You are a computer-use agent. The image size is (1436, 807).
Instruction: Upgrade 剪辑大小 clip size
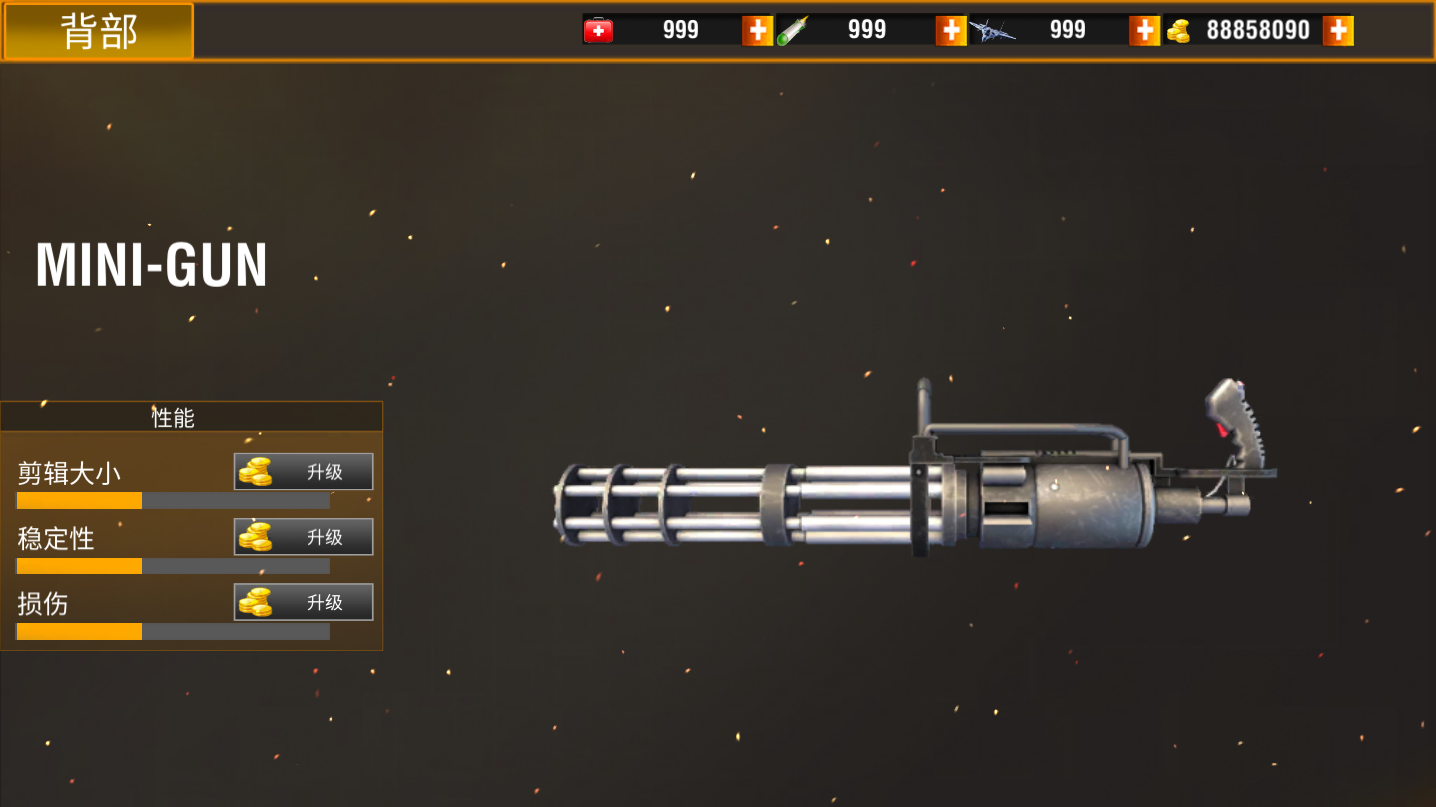(303, 472)
